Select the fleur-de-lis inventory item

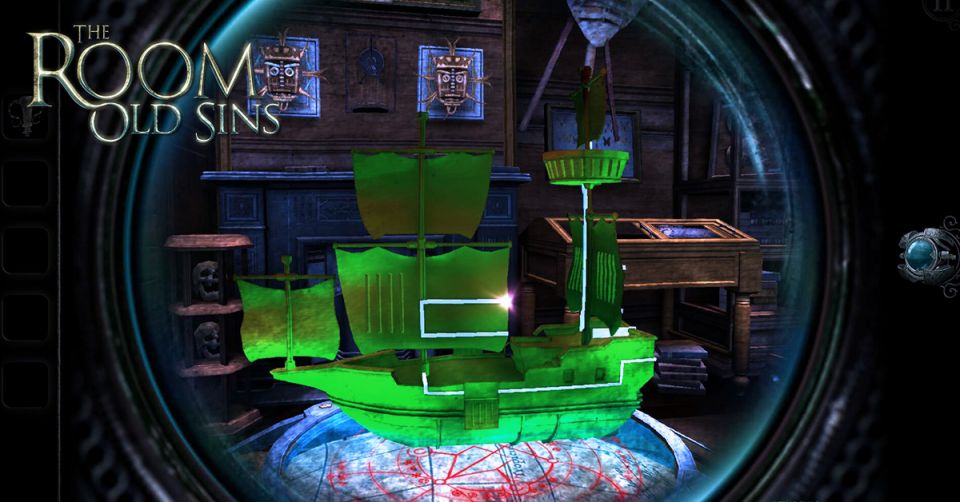[25, 117]
